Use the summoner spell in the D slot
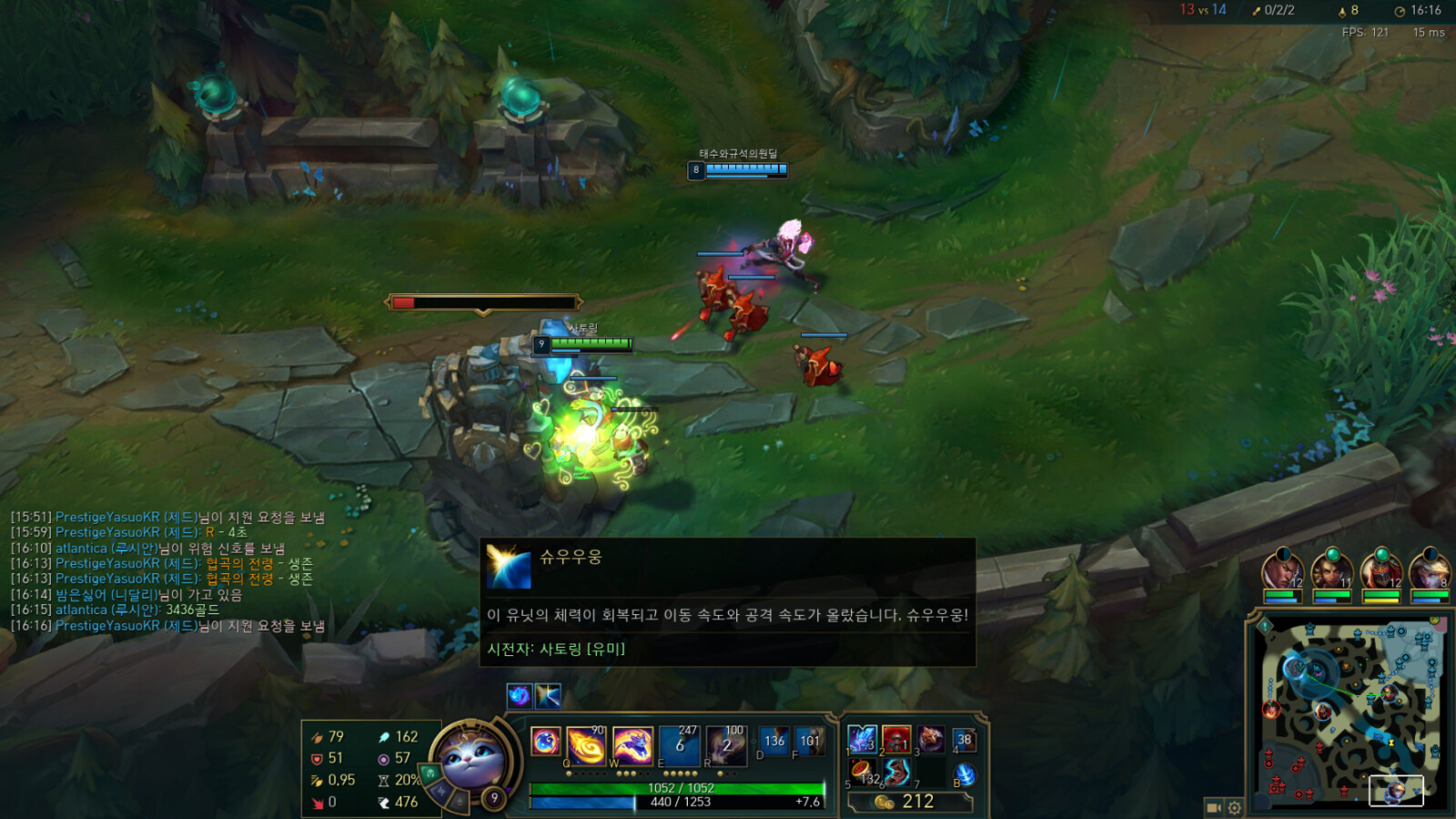The image size is (1456, 819). (774, 741)
